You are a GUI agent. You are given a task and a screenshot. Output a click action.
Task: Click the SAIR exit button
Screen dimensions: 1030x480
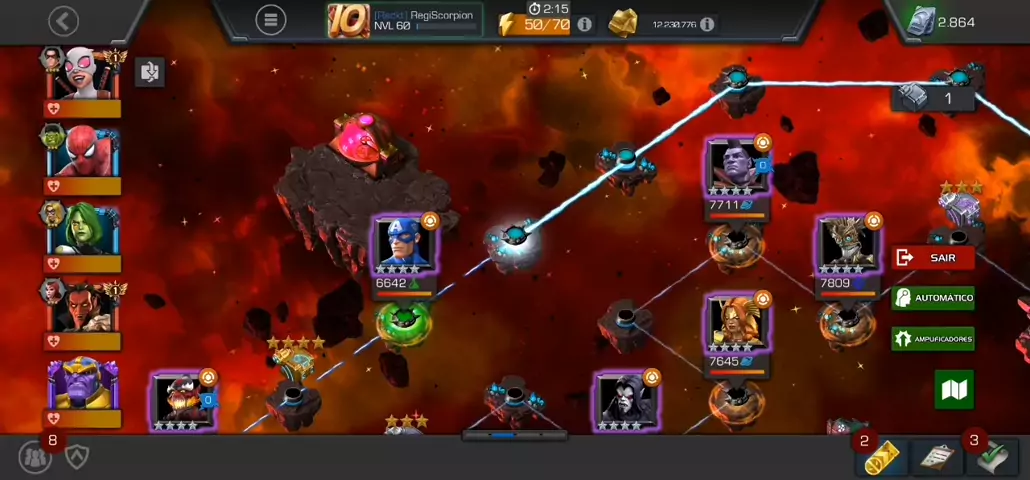[x=932, y=258]
